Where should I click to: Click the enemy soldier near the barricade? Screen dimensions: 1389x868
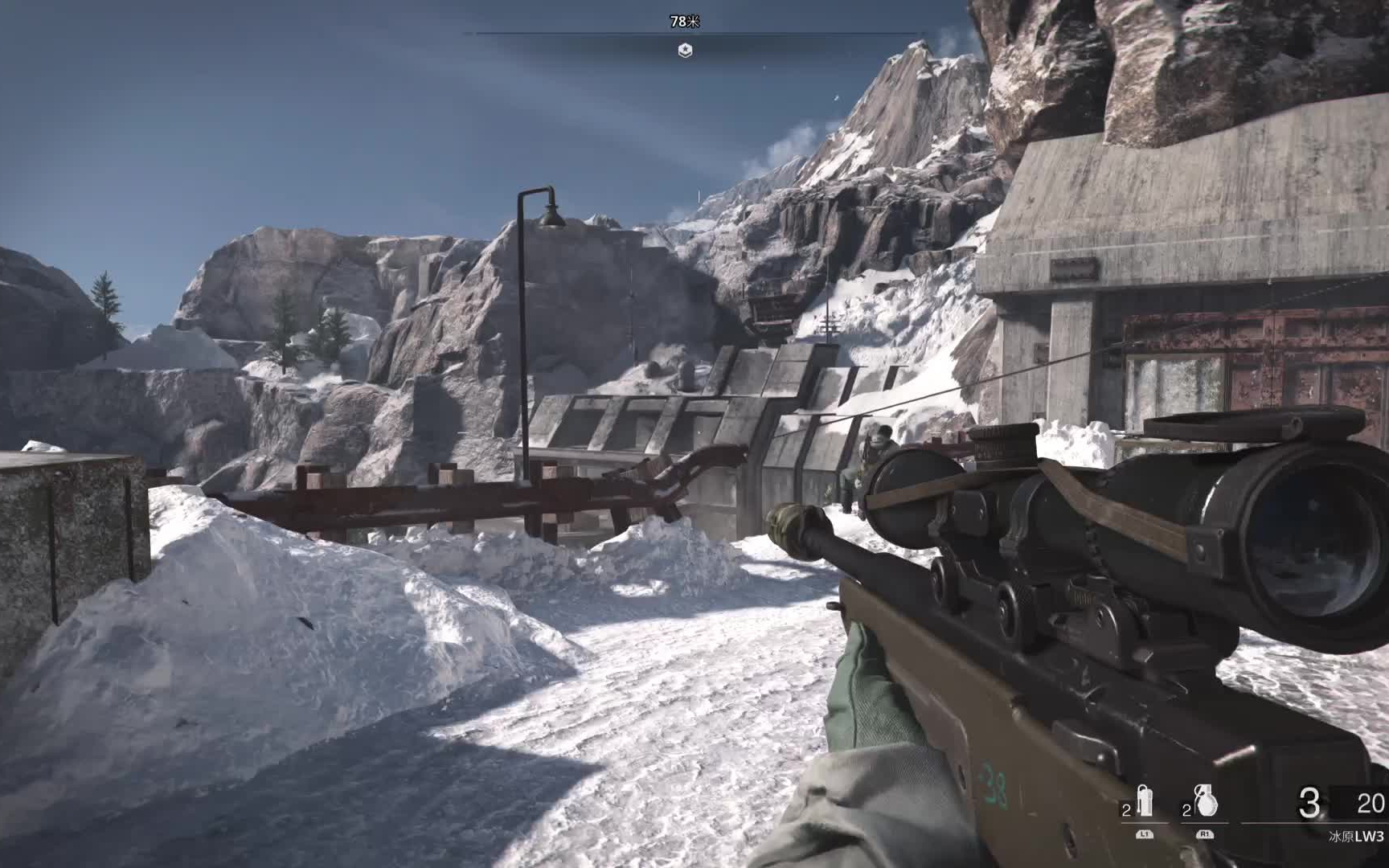pos(875,458)
